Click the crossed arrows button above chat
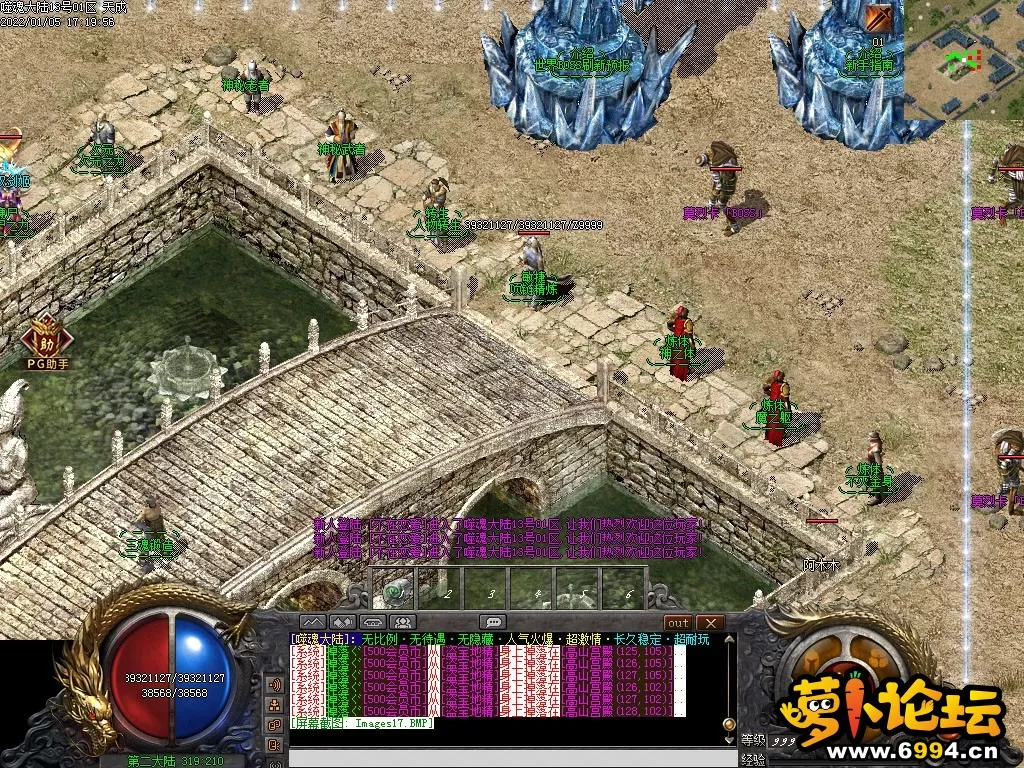This screenshot has width=1024, height=768. pos(343,623)
